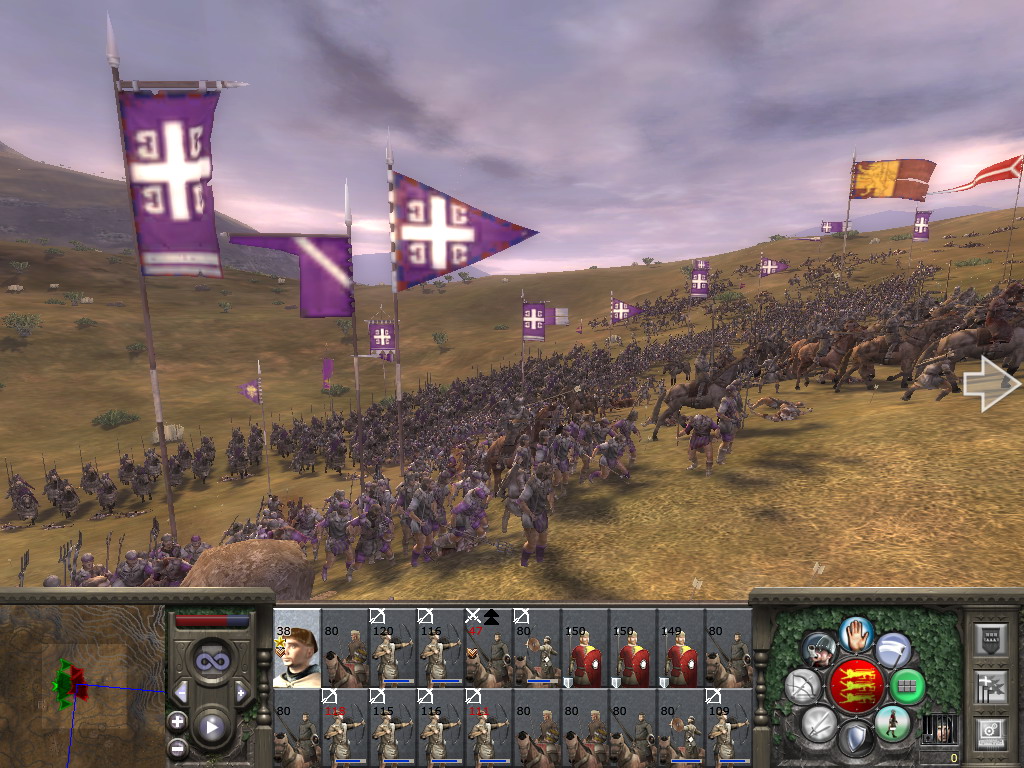
Task: Click the play button on speed panel
Action: [211, 727]
